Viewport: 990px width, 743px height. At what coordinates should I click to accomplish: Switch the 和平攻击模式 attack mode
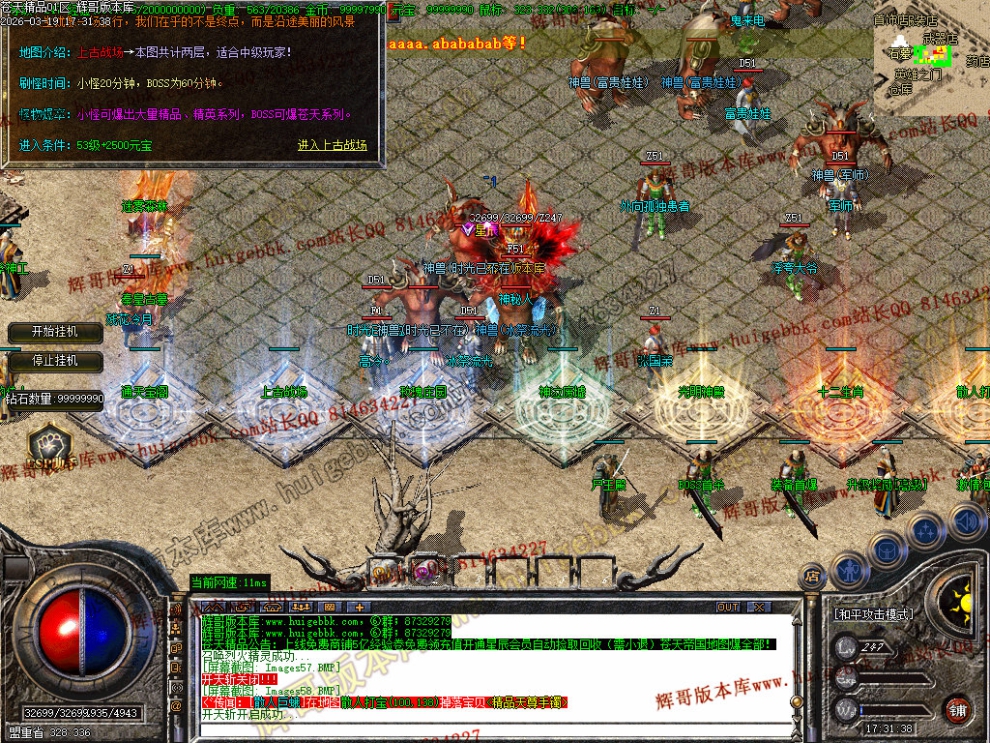pos(874,615)
